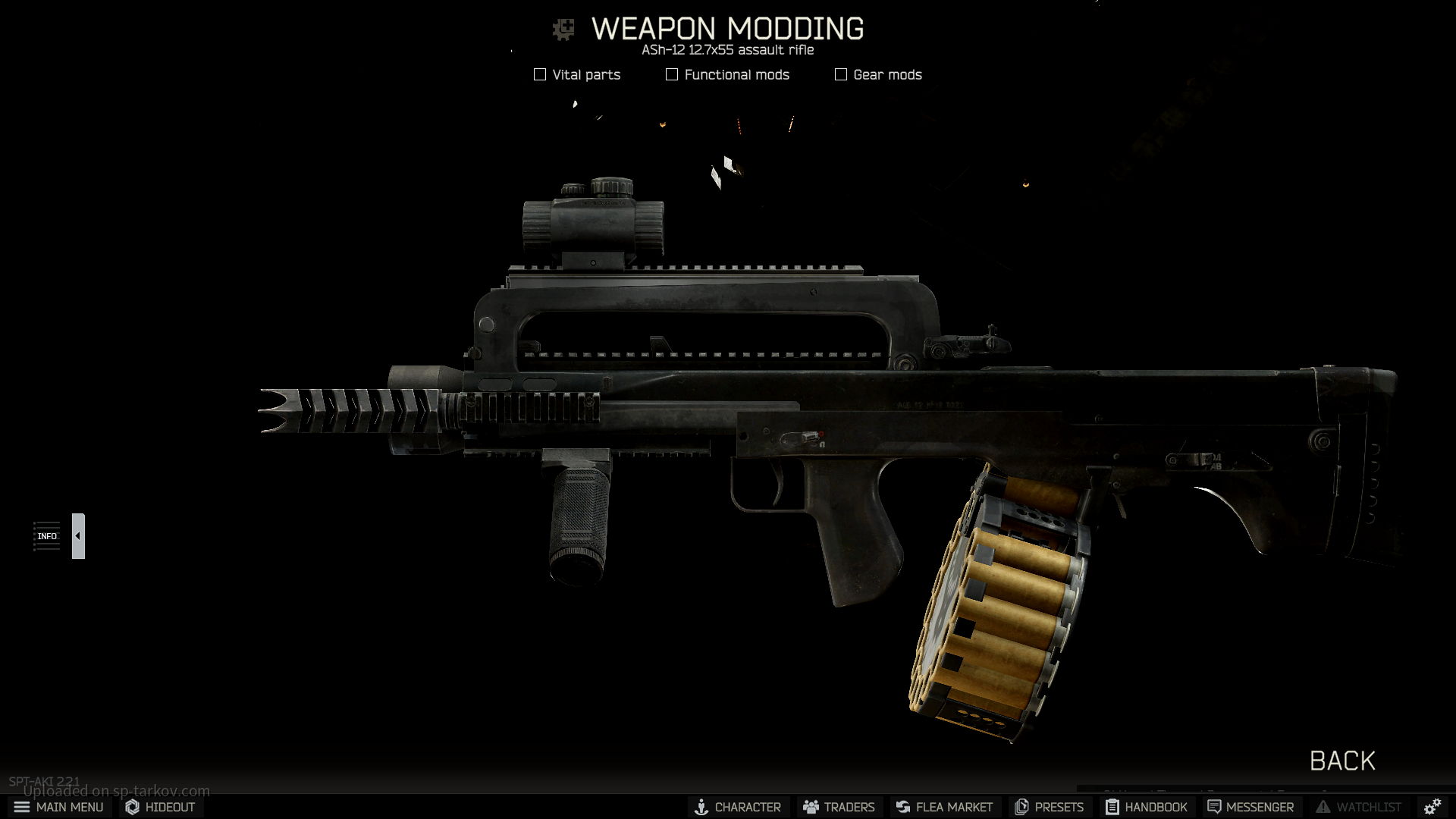
Task: Expand the INFO side panel
Action: [78, 536]
